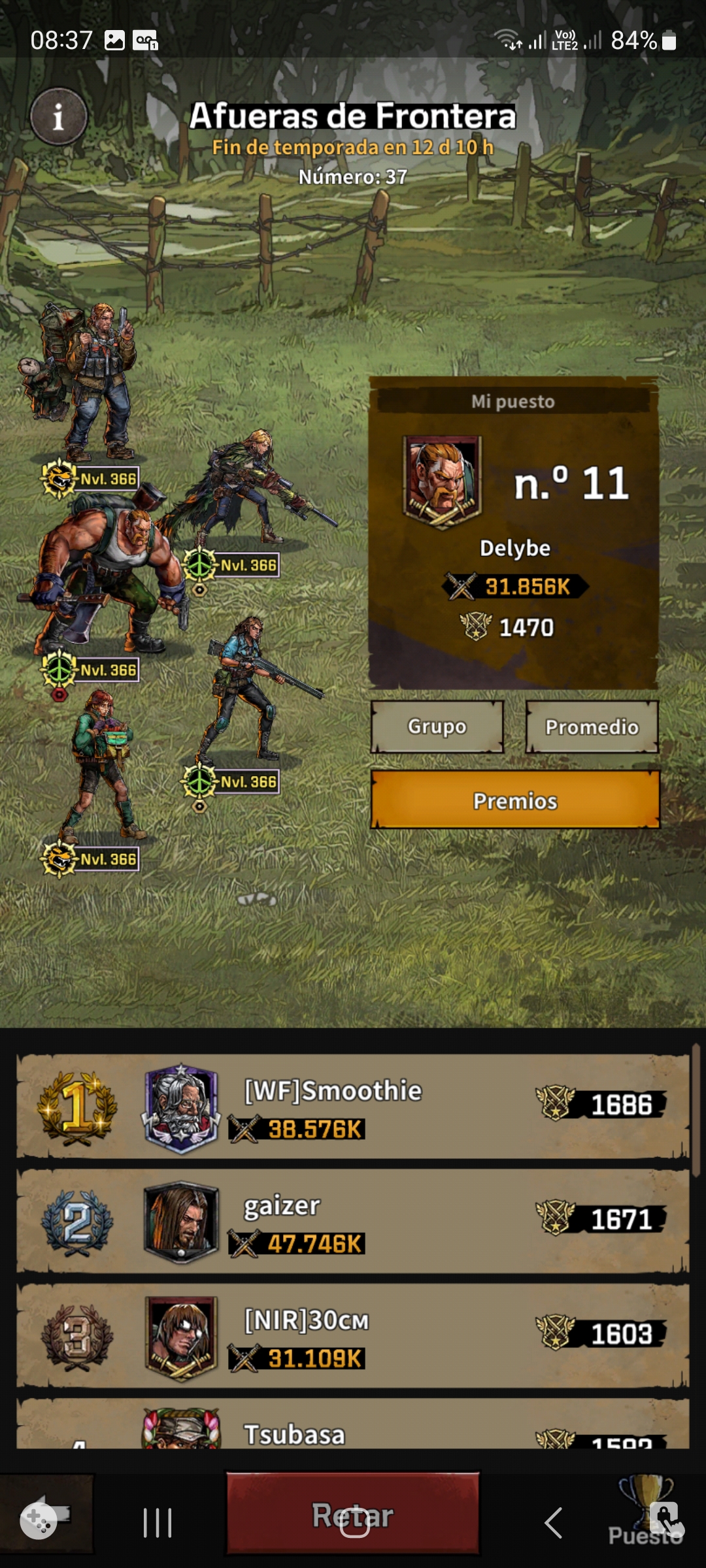The image size is (706, 1568).
Task: View [WF]Smoothie's player portrait
Action: coord(181,1108)
